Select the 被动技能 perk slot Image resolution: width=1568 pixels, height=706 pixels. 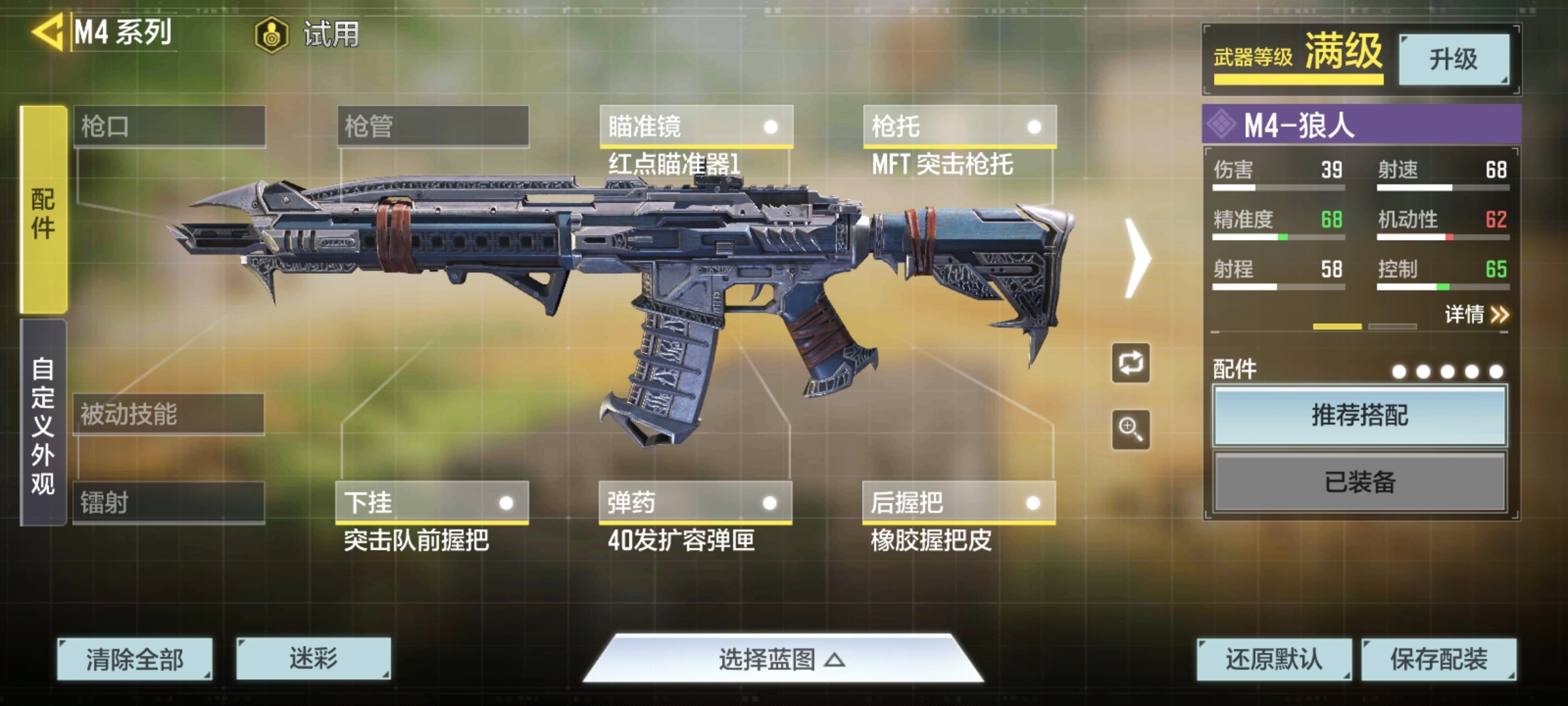169,414
